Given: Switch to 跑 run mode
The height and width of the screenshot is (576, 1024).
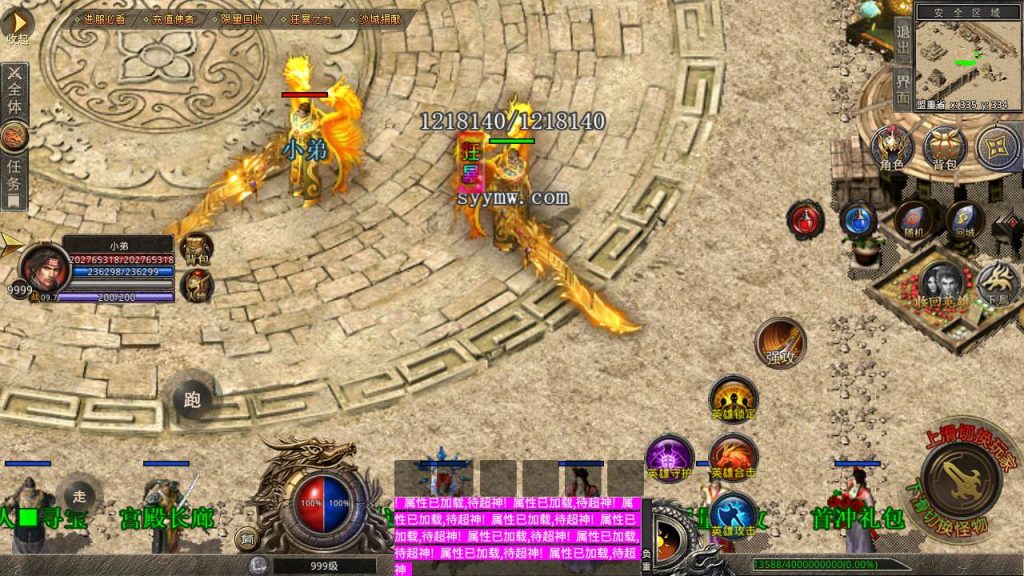Looking at the screenshot, I should [x=193, y=399].
